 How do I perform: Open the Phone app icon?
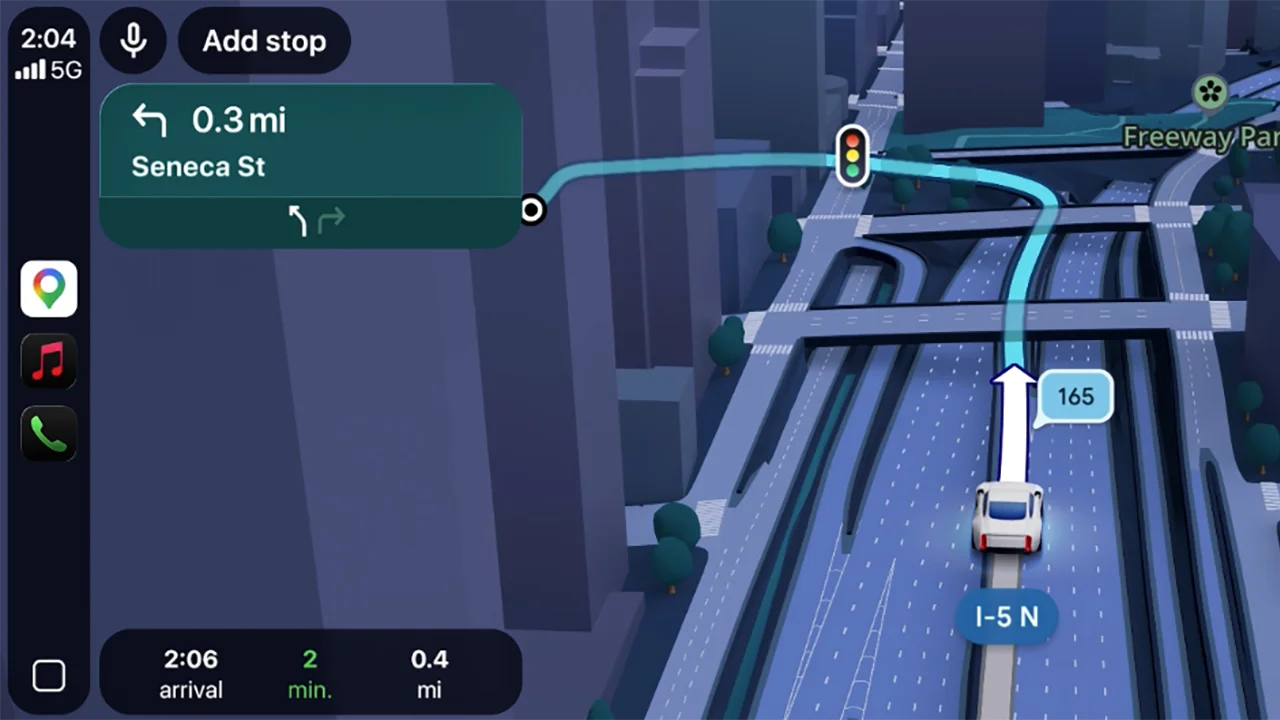point(48,433)
